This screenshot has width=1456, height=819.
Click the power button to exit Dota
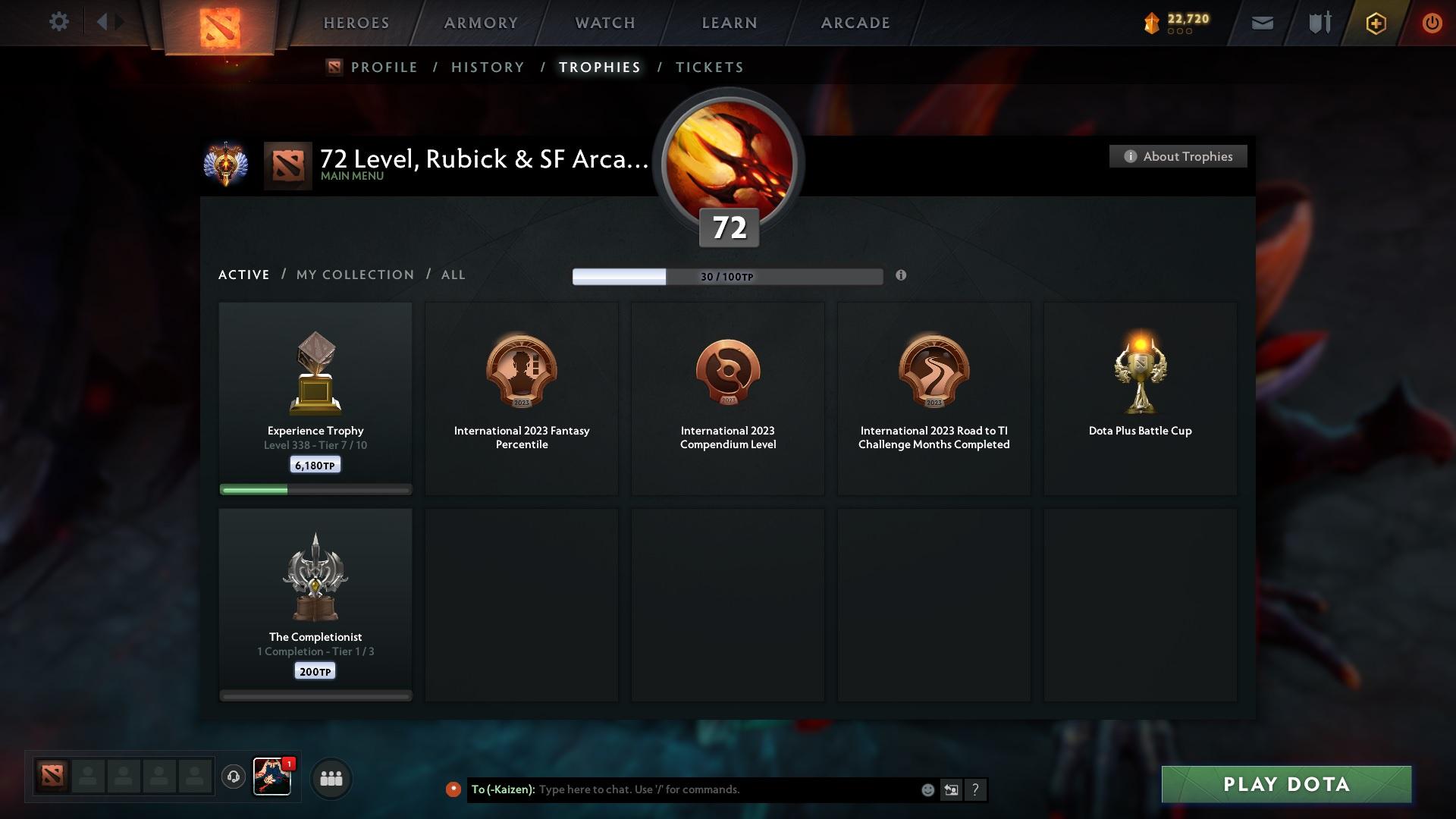[x=1432, y=23]
